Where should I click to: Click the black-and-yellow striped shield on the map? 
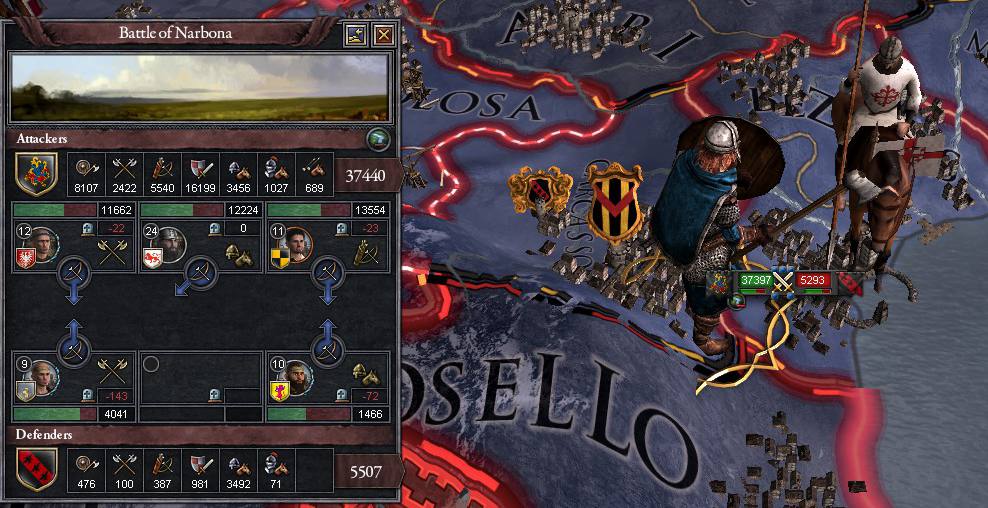tap(613, 206)
